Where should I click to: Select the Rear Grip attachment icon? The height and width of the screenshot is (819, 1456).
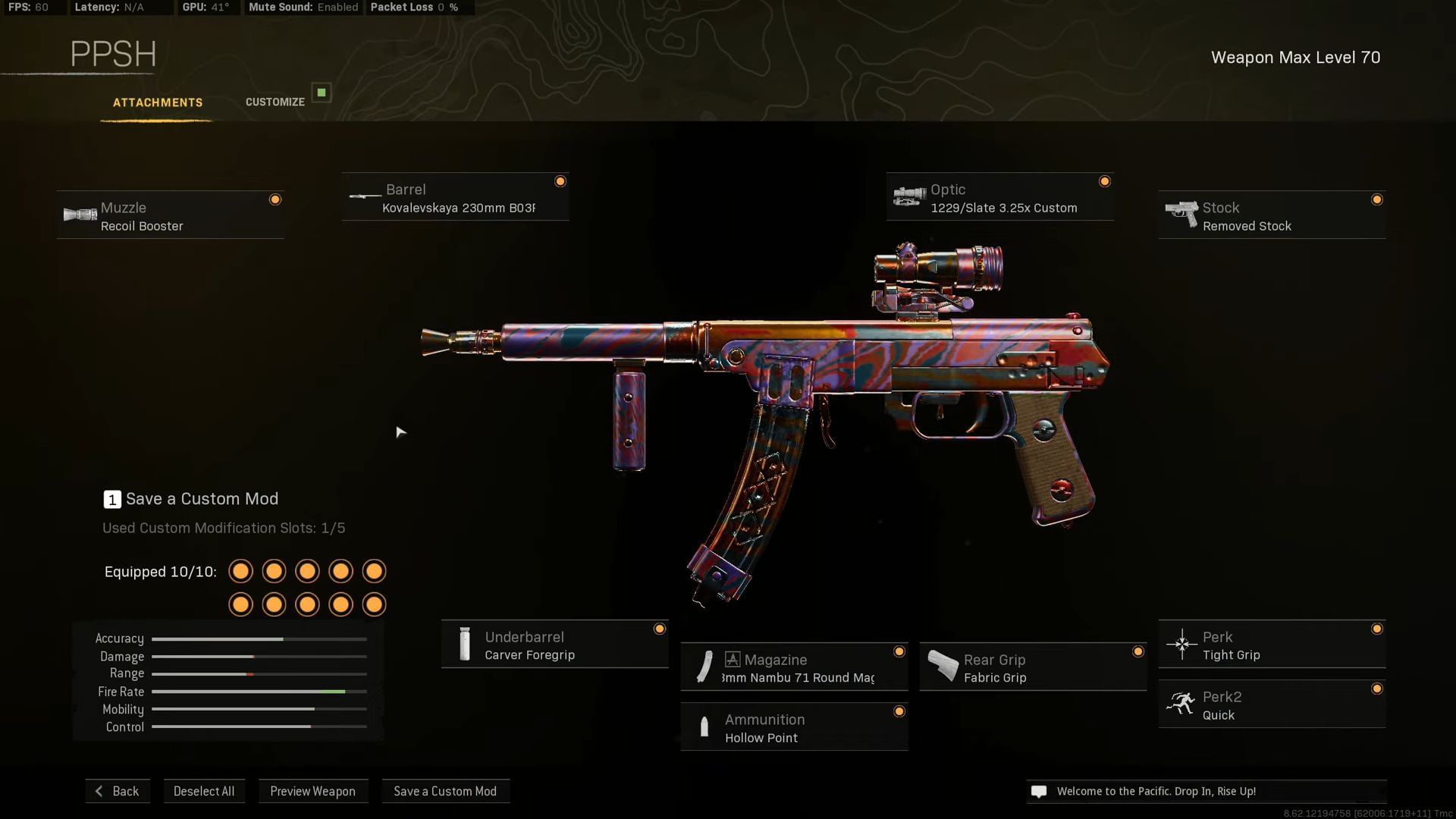942,666
